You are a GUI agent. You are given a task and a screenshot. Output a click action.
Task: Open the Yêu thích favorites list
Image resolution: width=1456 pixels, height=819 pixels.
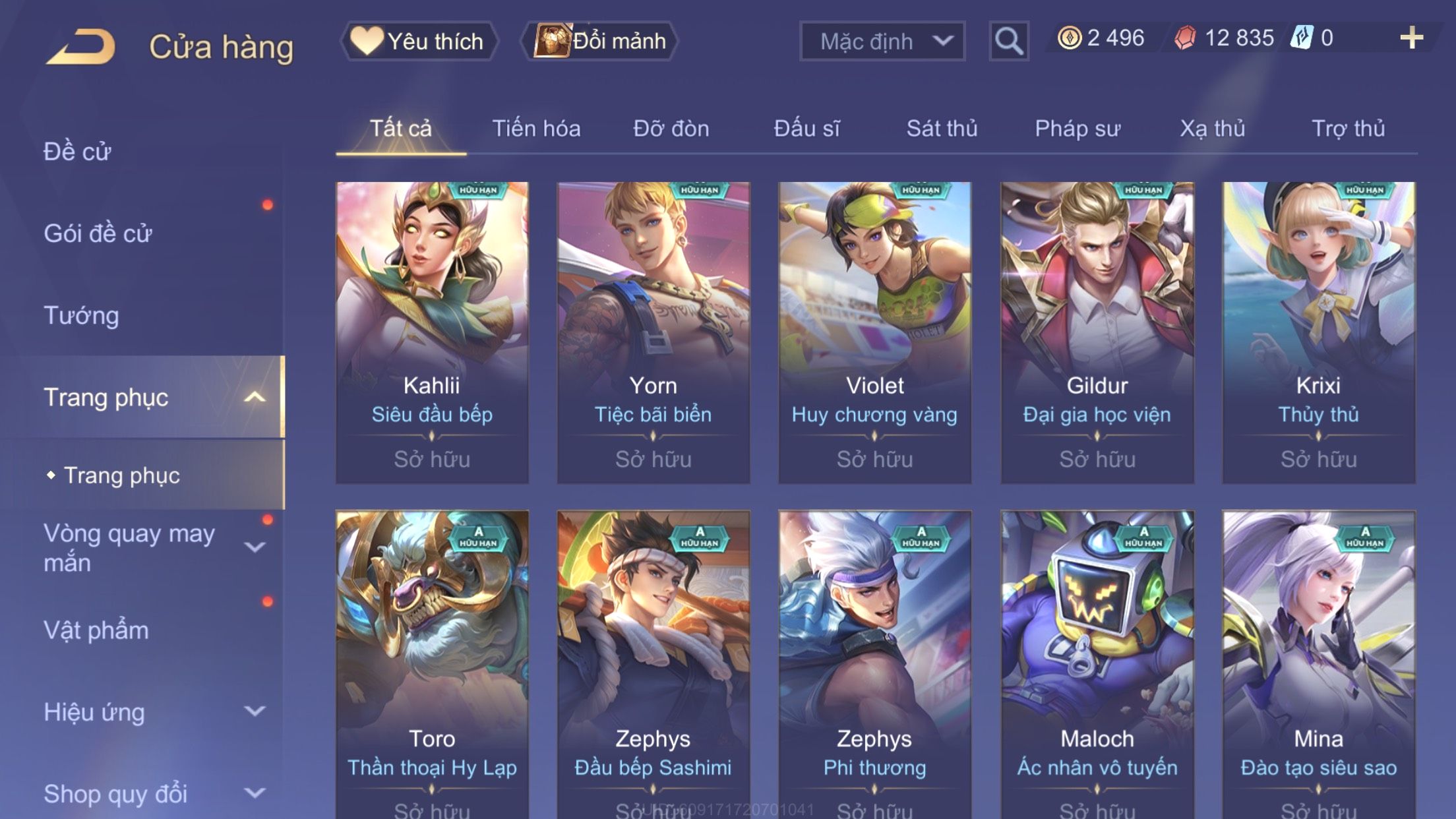tap(419, 41)
